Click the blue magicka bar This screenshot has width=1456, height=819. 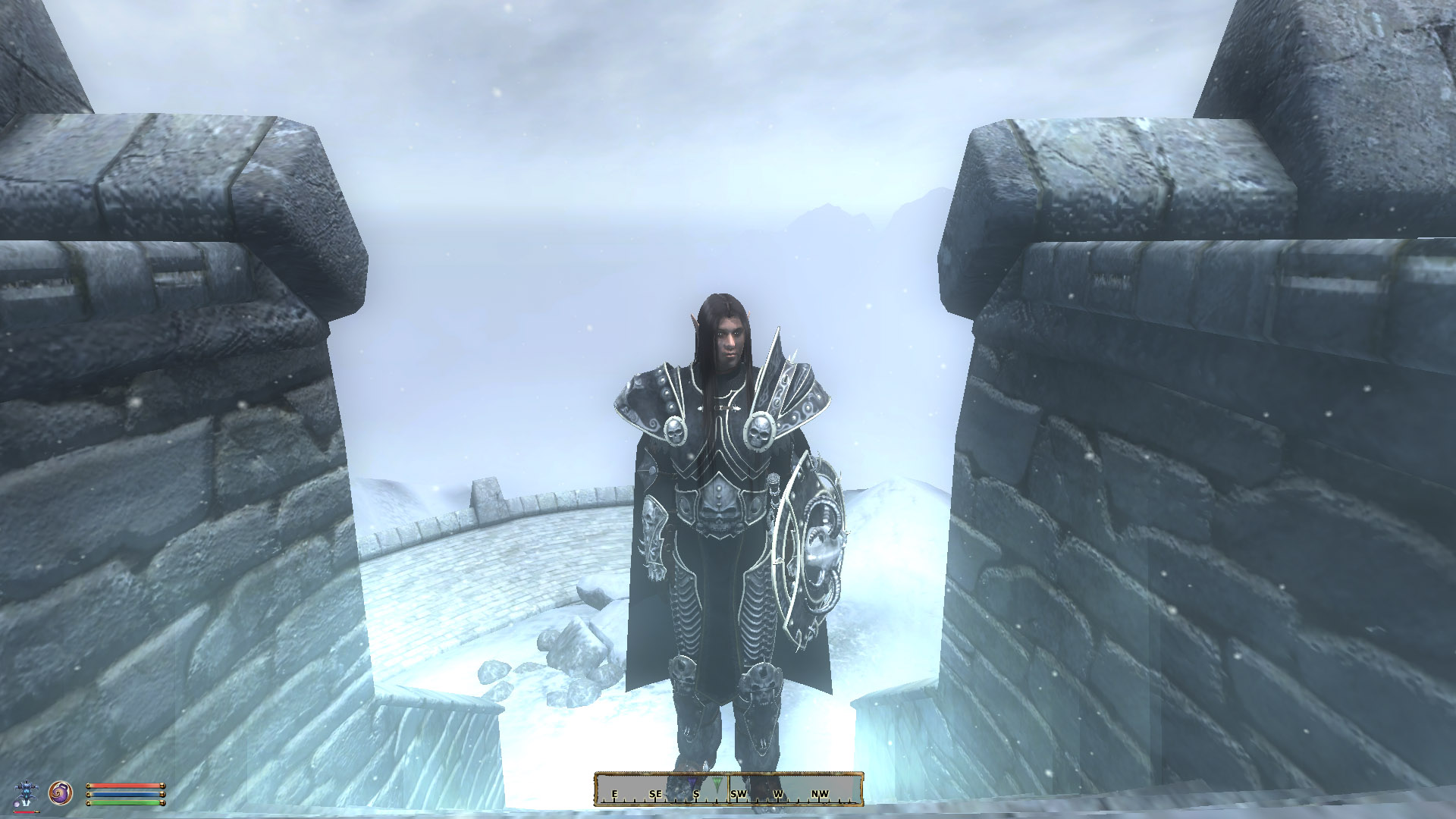[x=124, y=794]
